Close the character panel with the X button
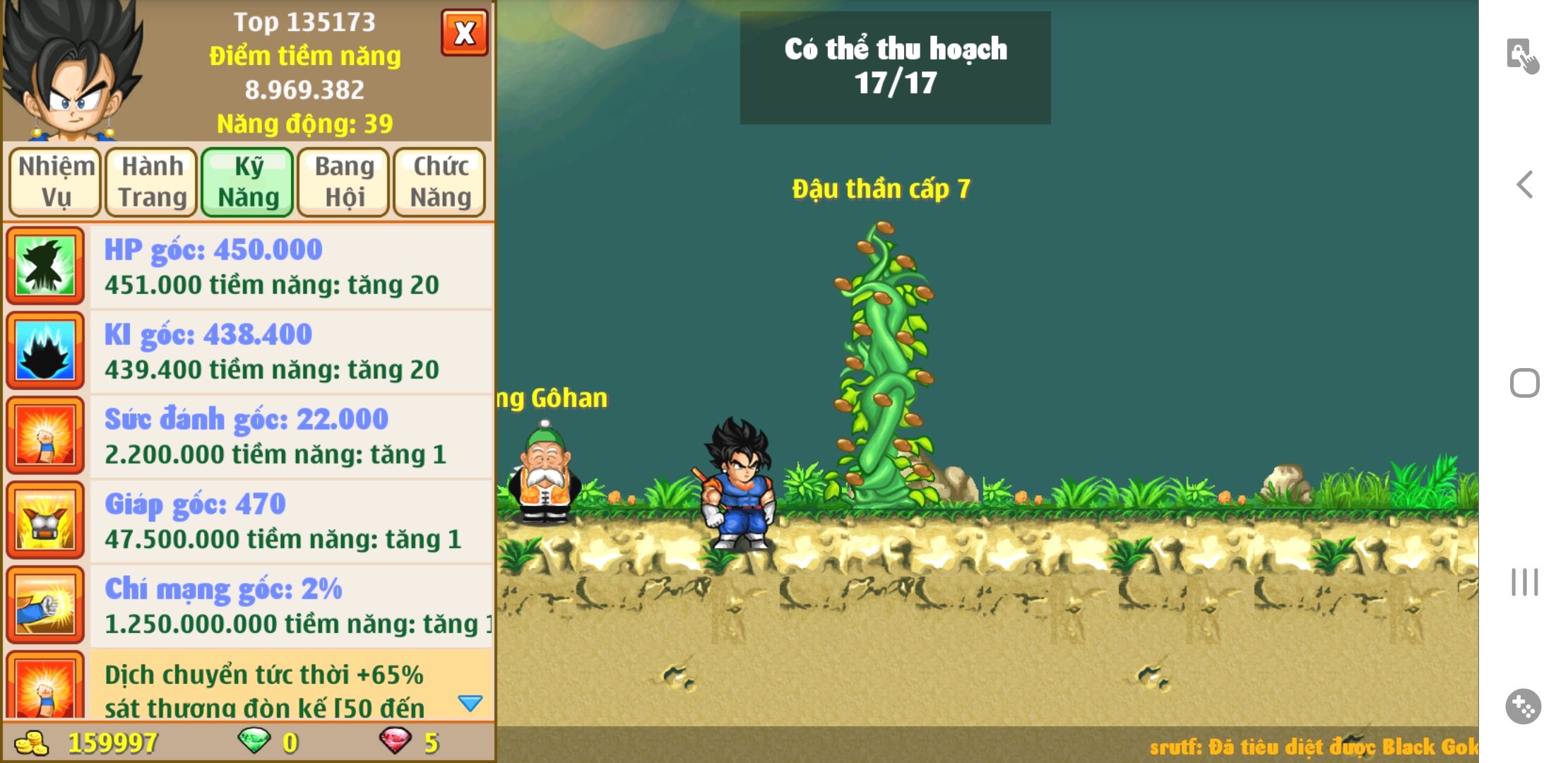This screenshot has height=763, width=1568. pos(464,32)
